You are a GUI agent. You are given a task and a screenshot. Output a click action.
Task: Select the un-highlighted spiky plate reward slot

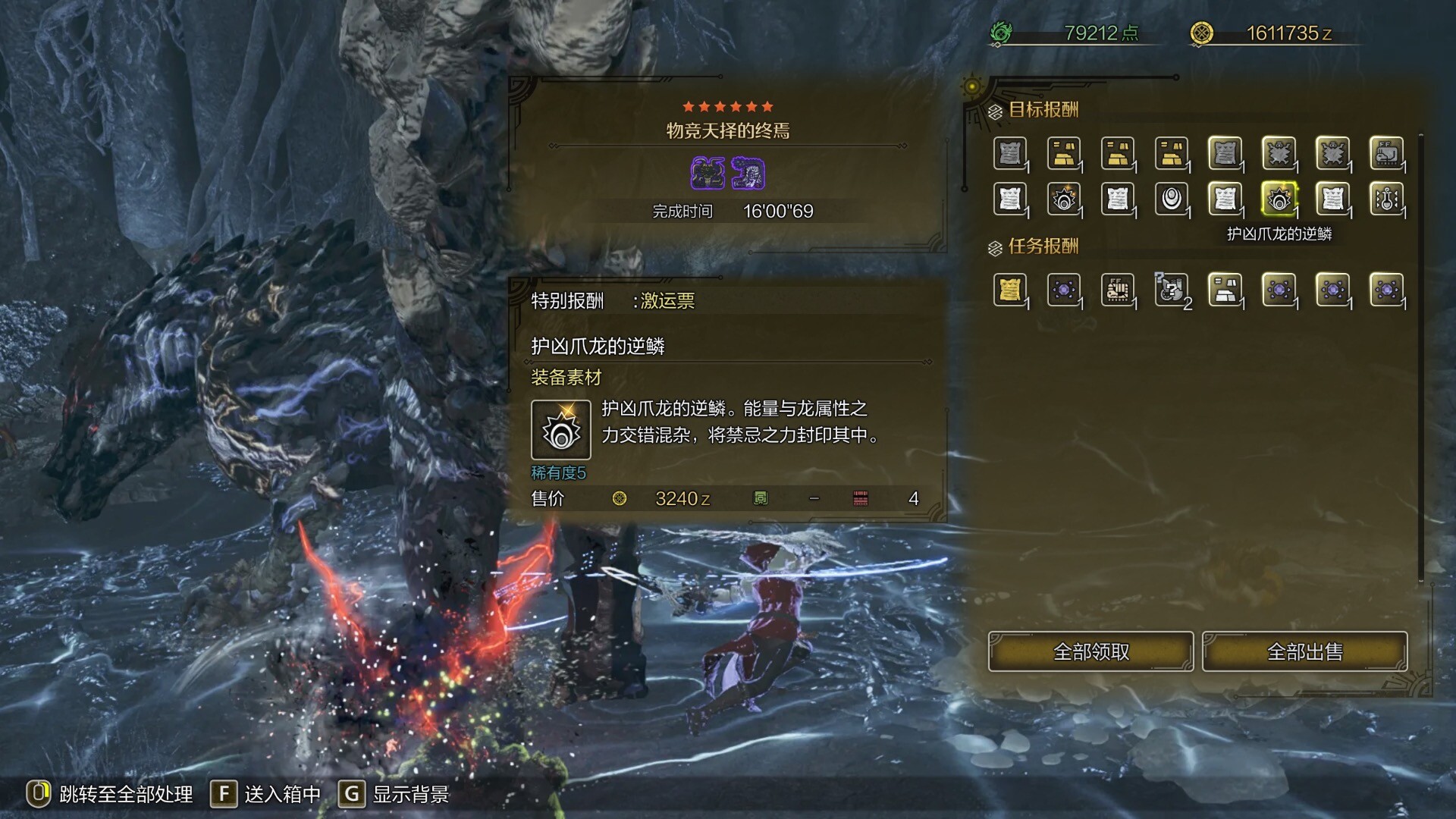click(1064, 199)
